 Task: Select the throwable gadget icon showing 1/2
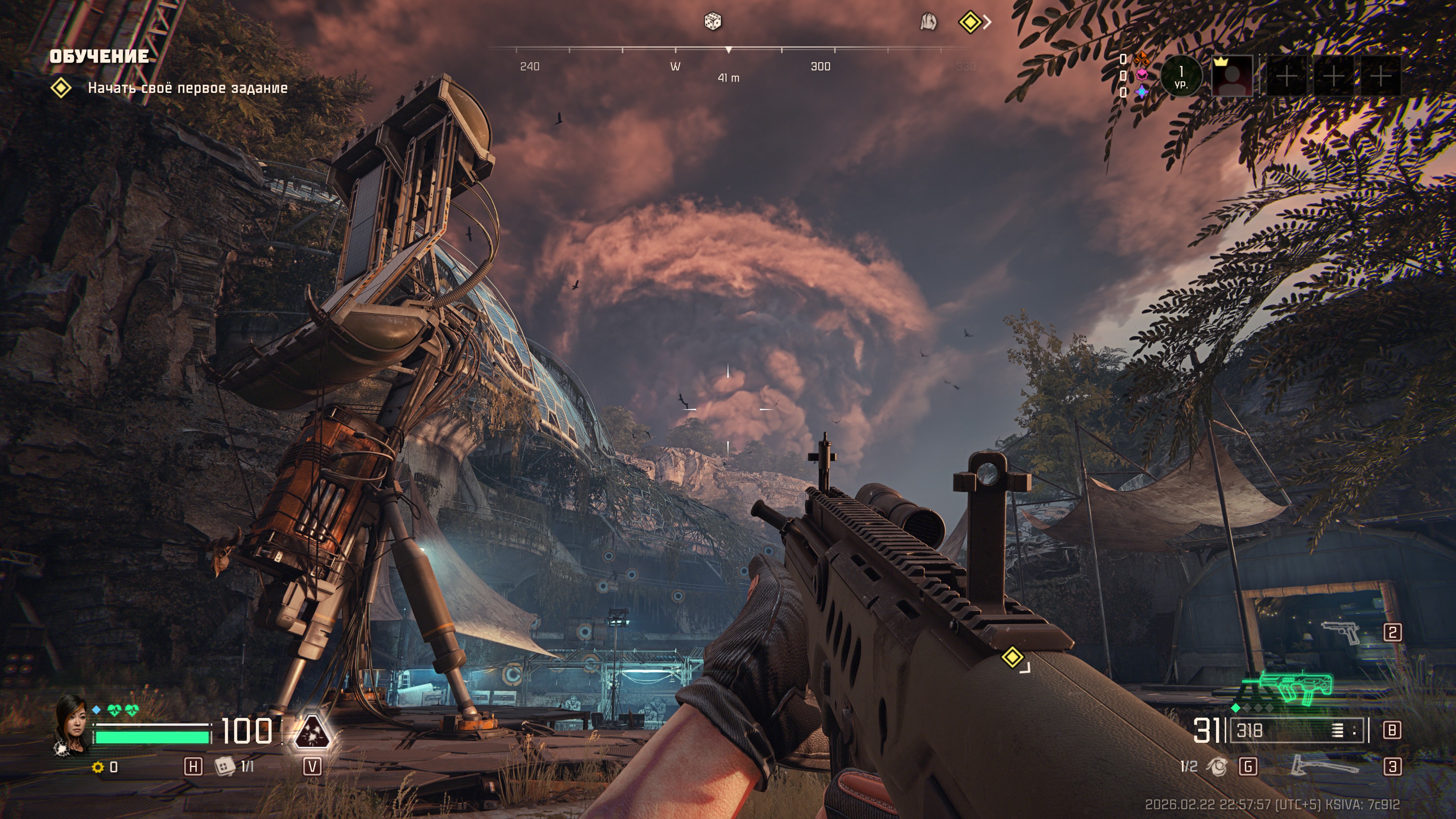coord(1217,766)
